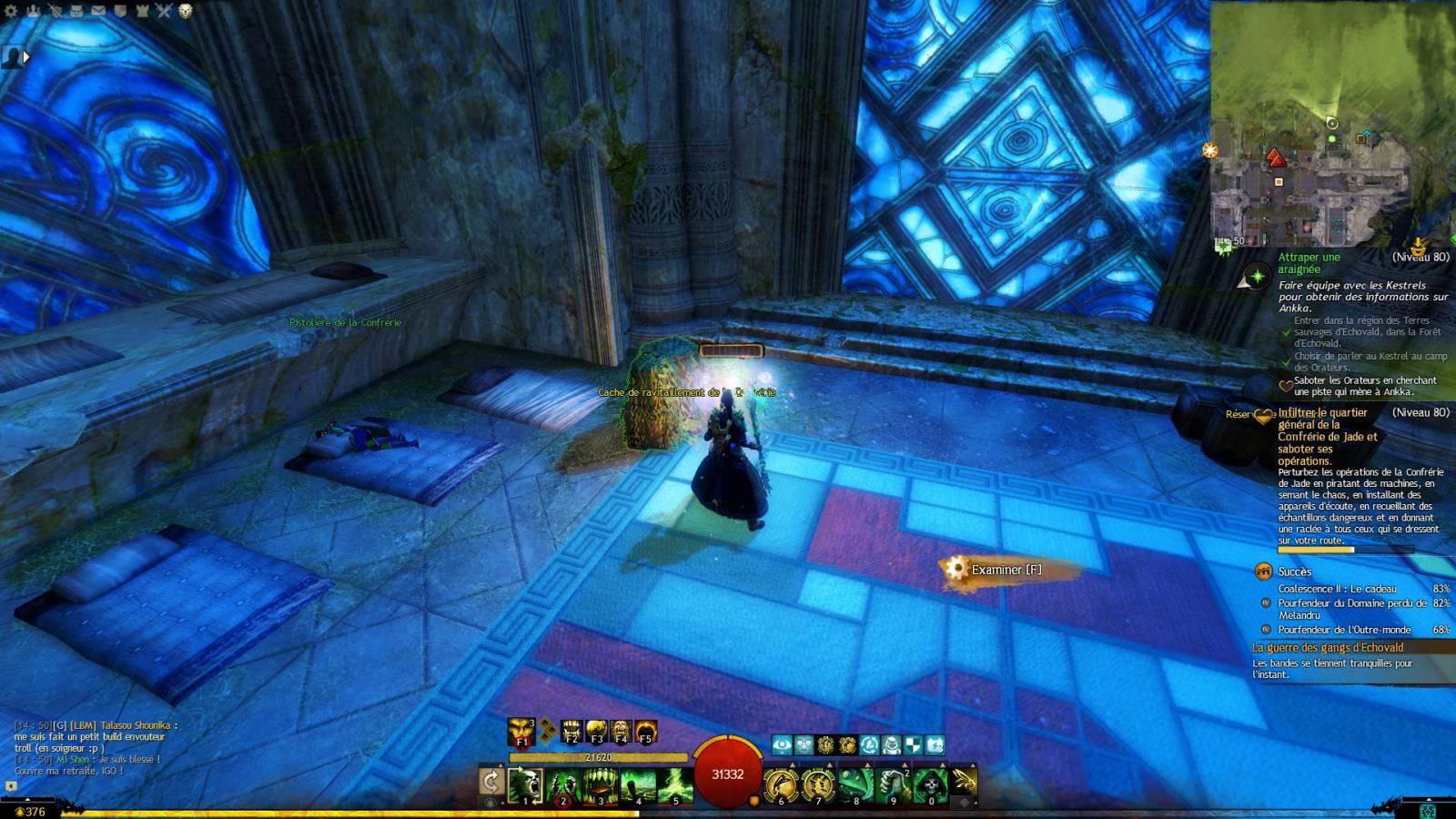Open the inventory backpack icon
This screenshot has width=1456, height=819.
(76, 11)
